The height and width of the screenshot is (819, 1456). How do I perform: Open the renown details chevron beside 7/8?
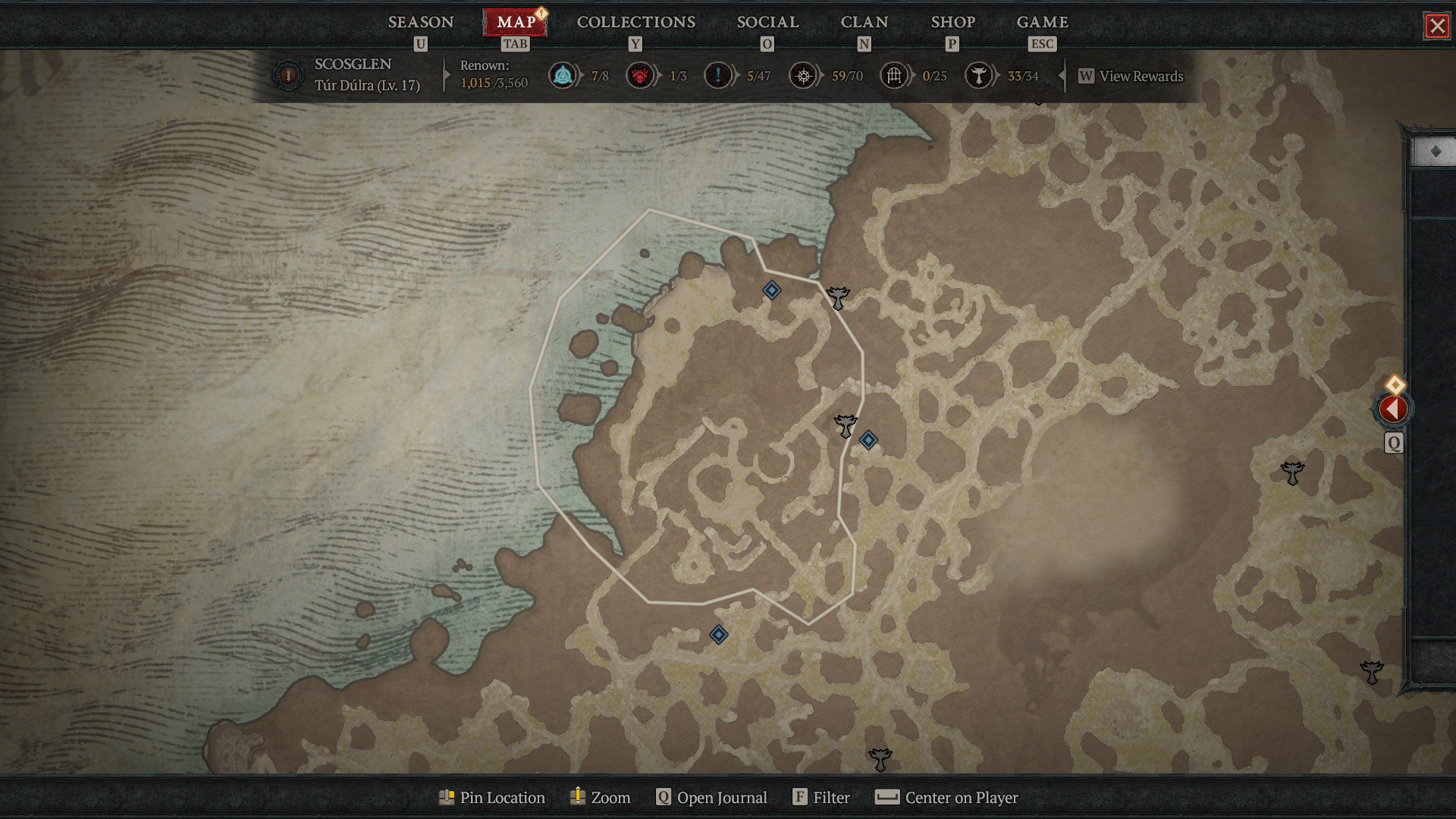click(580, 76)
